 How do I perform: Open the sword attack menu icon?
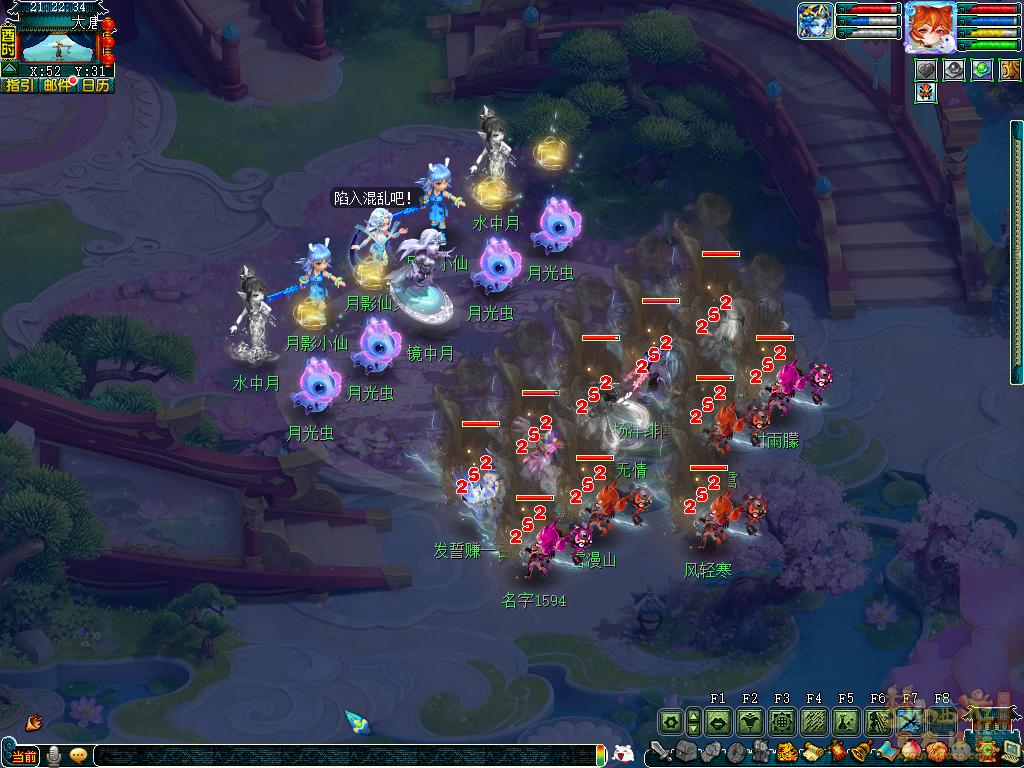[661, 751]
